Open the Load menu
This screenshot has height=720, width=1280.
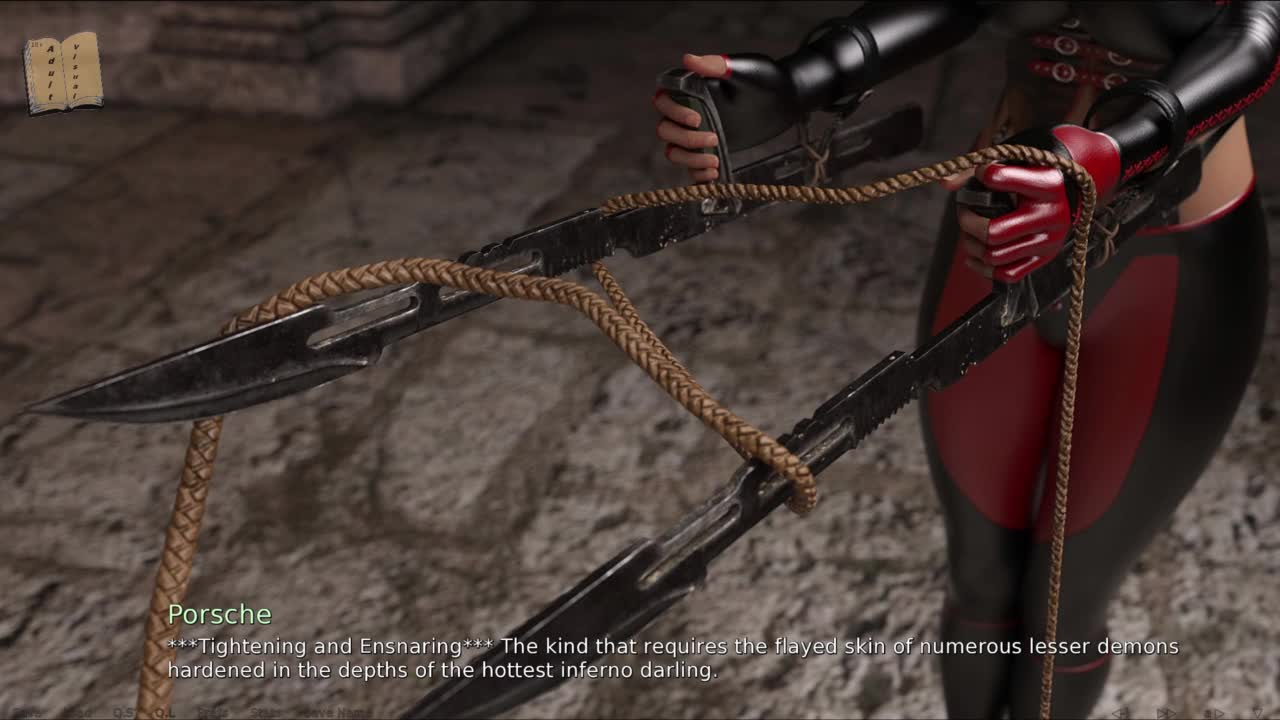78,713
